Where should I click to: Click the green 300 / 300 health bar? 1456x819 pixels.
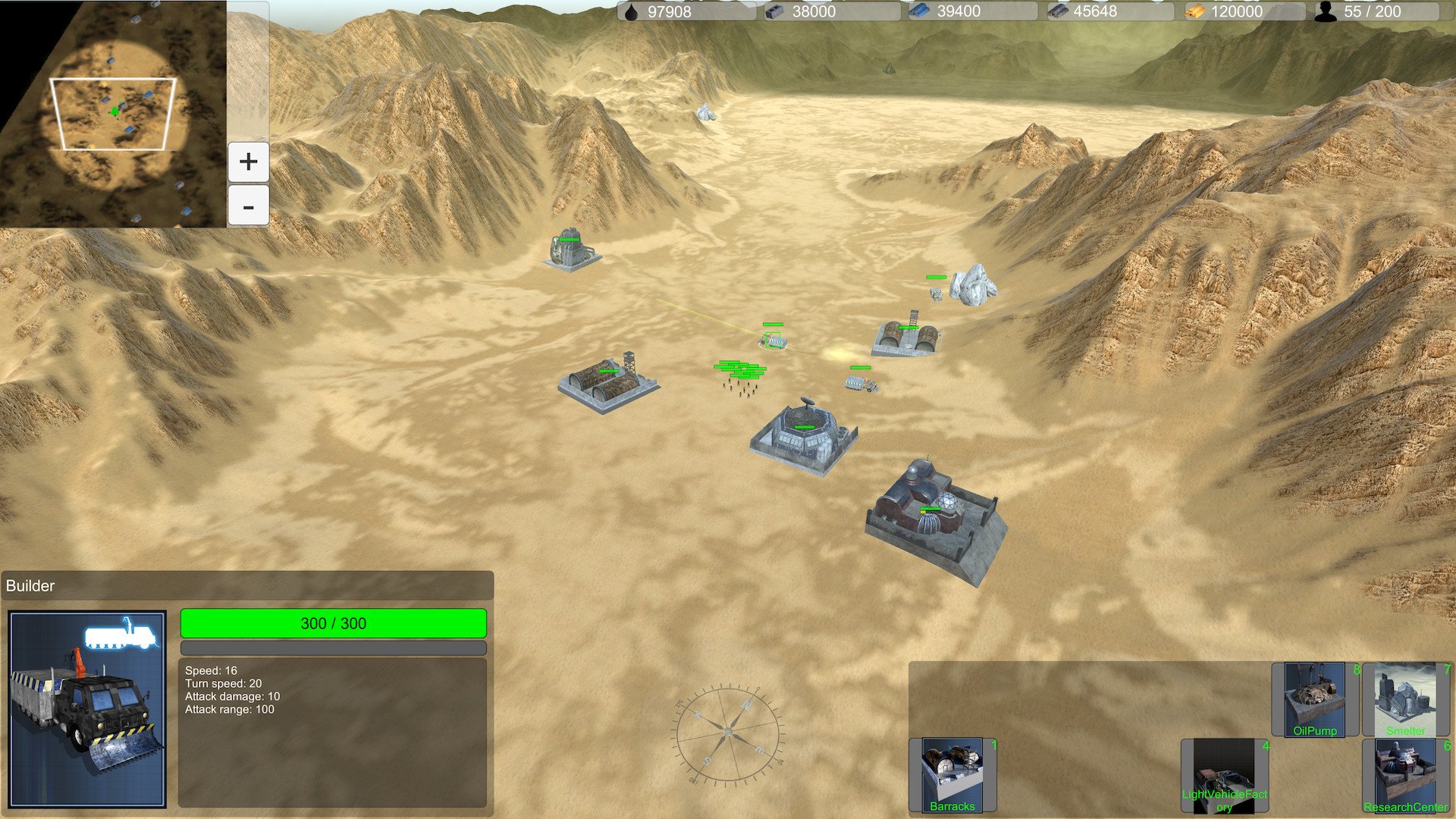coord(332,623)
